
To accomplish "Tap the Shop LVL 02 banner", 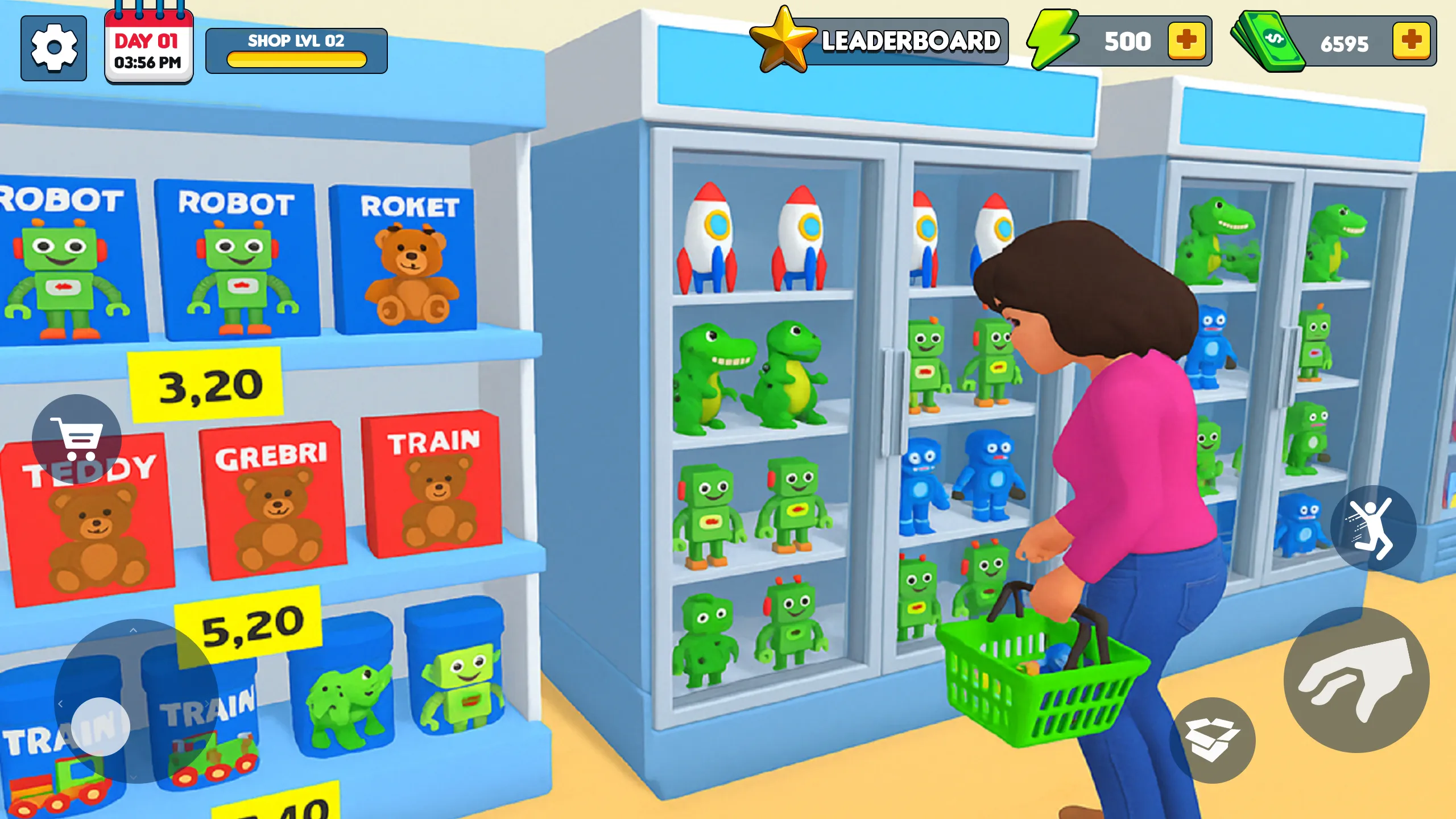I will (296, 41).
